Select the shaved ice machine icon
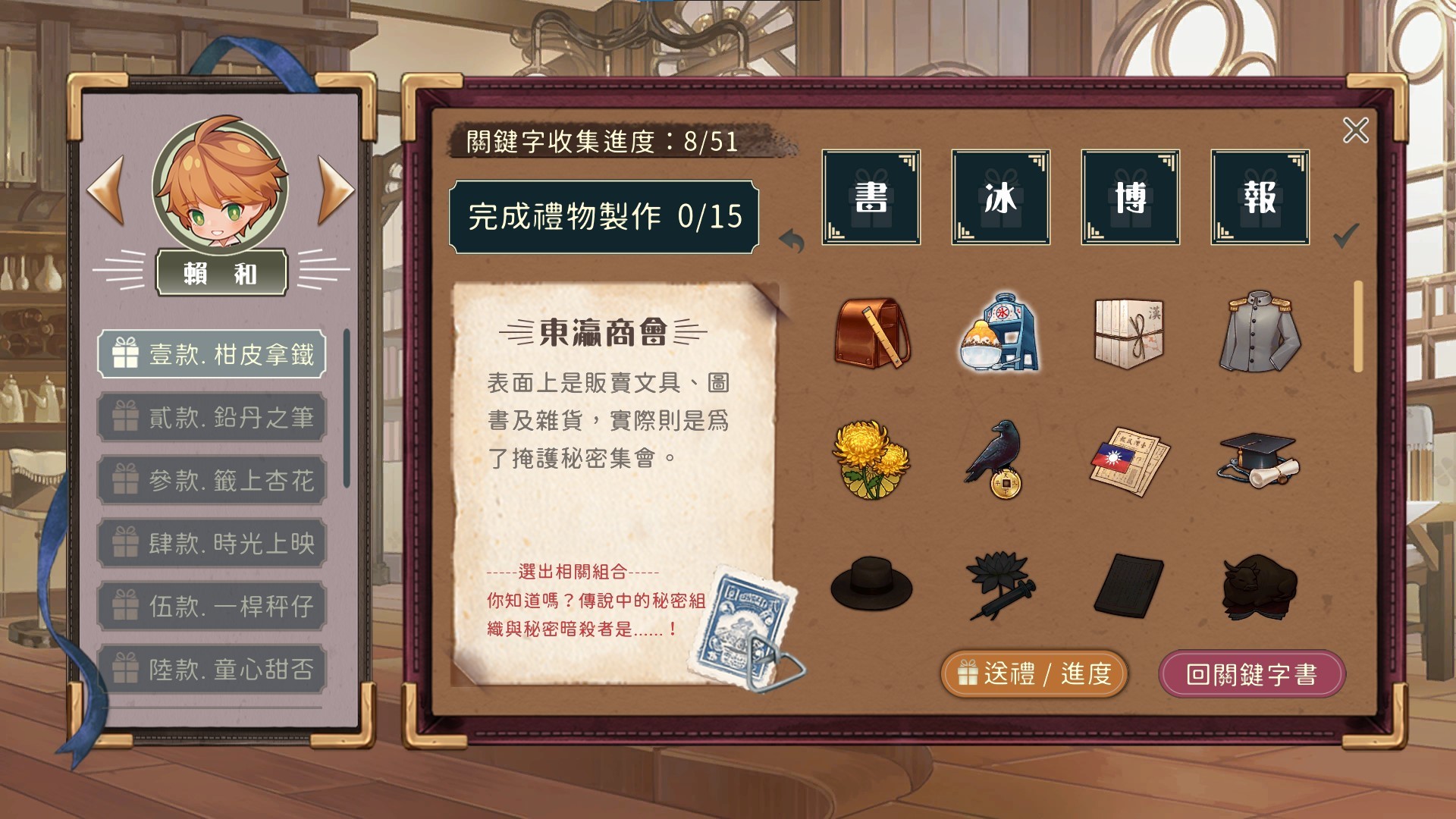The image size is (1456, 819). [1001, 332]
